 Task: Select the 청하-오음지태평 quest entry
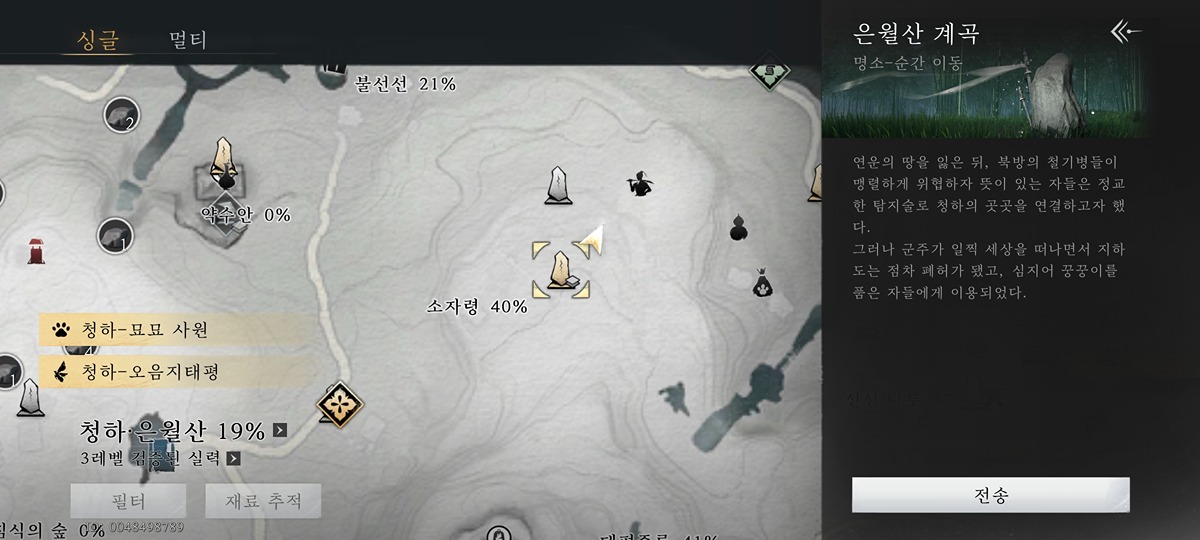tap(175, 372)
